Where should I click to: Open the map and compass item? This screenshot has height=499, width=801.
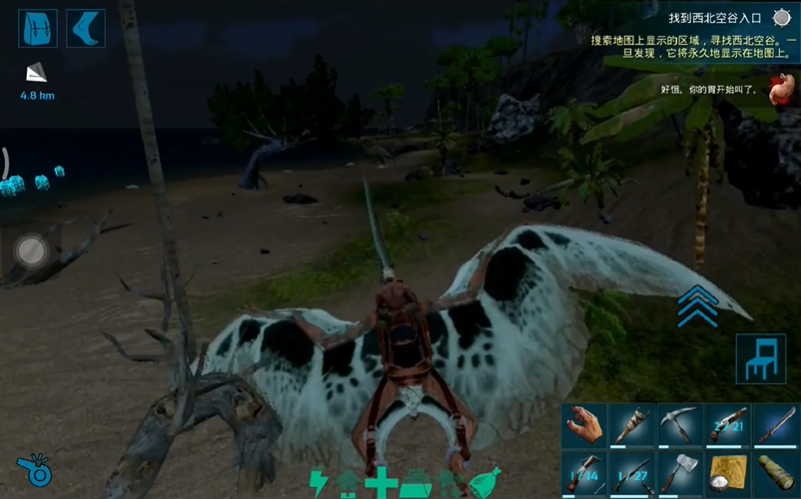[727, 473]
